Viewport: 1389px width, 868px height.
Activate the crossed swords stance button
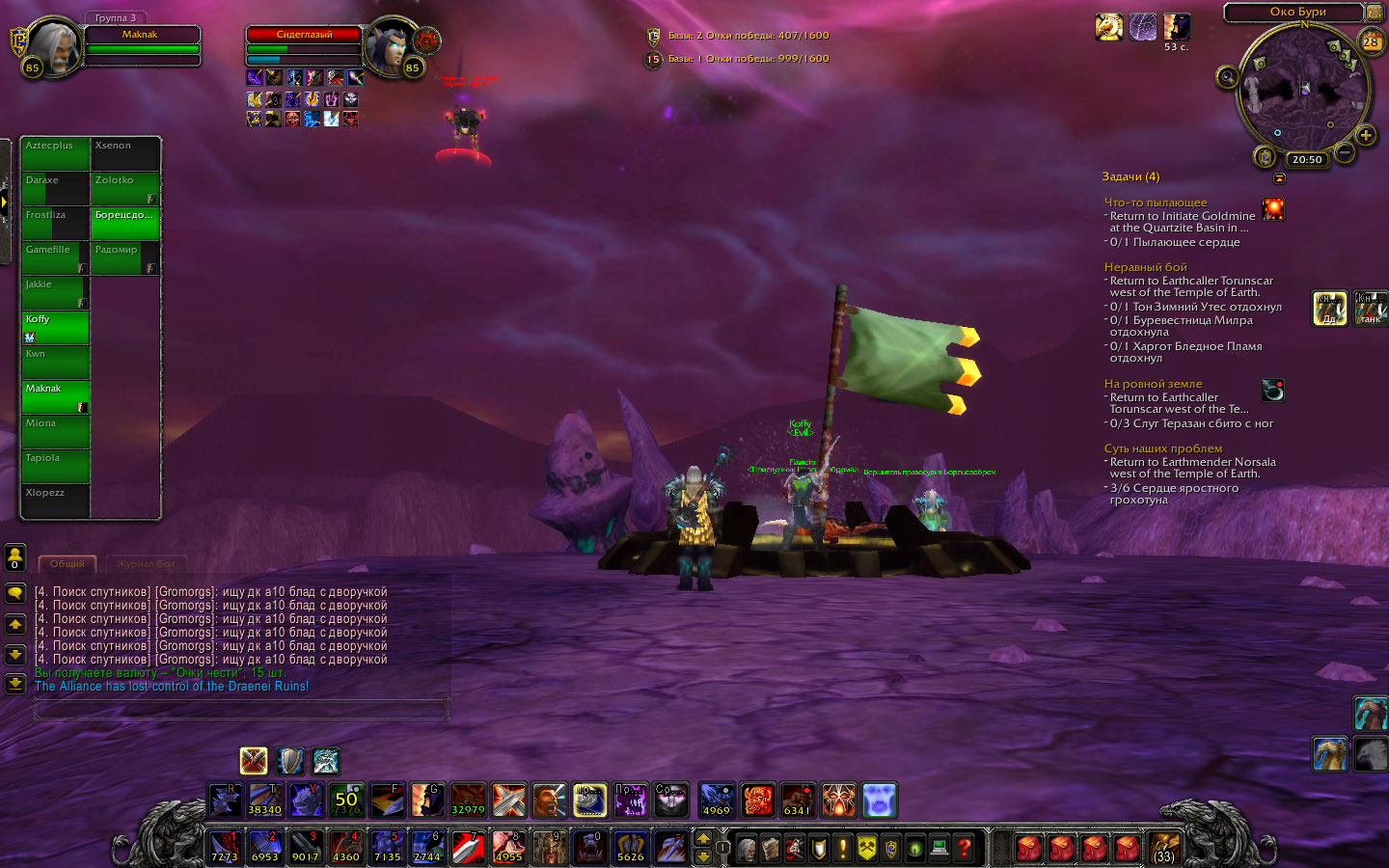254,761
